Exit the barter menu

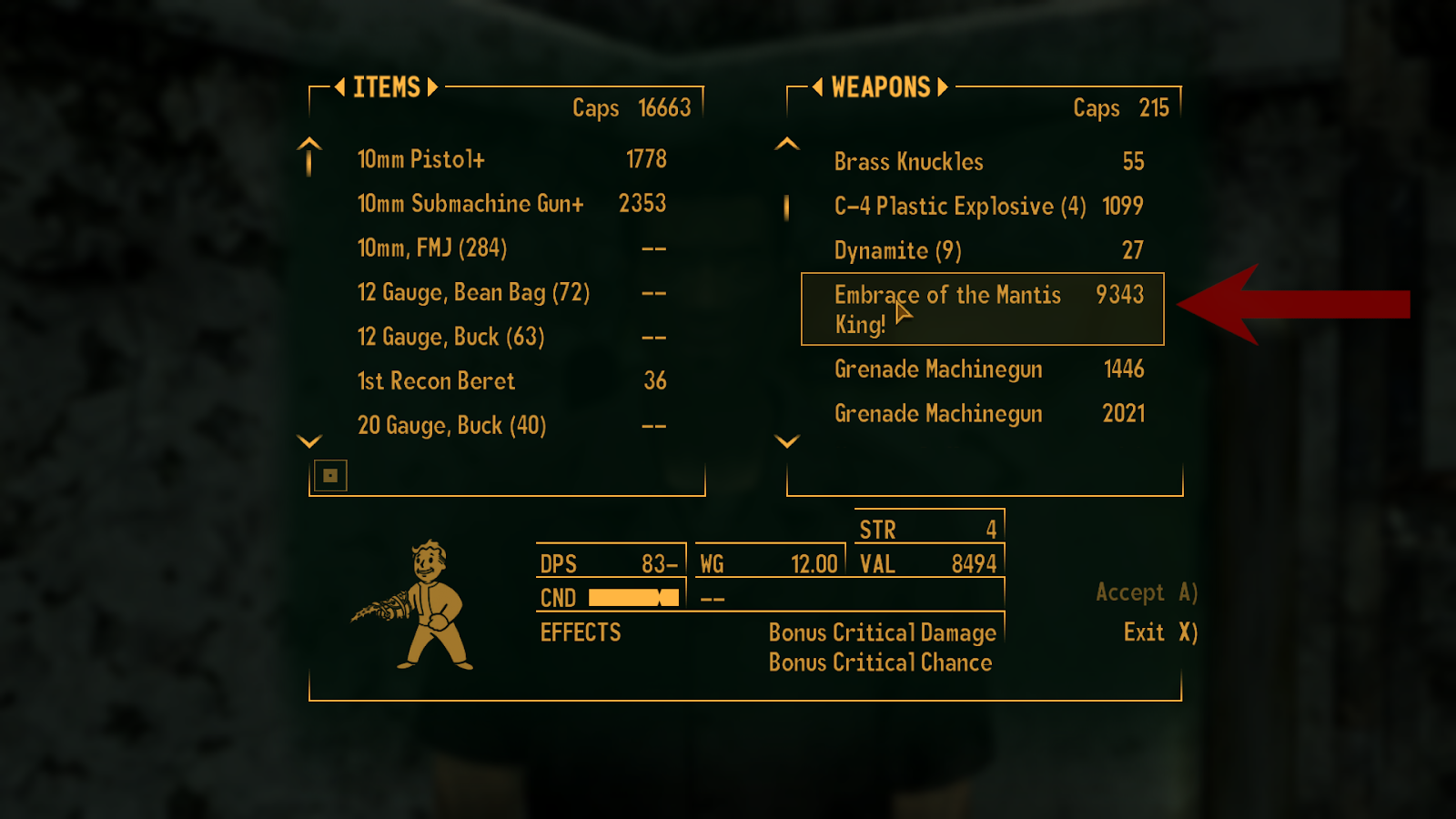1159,632
